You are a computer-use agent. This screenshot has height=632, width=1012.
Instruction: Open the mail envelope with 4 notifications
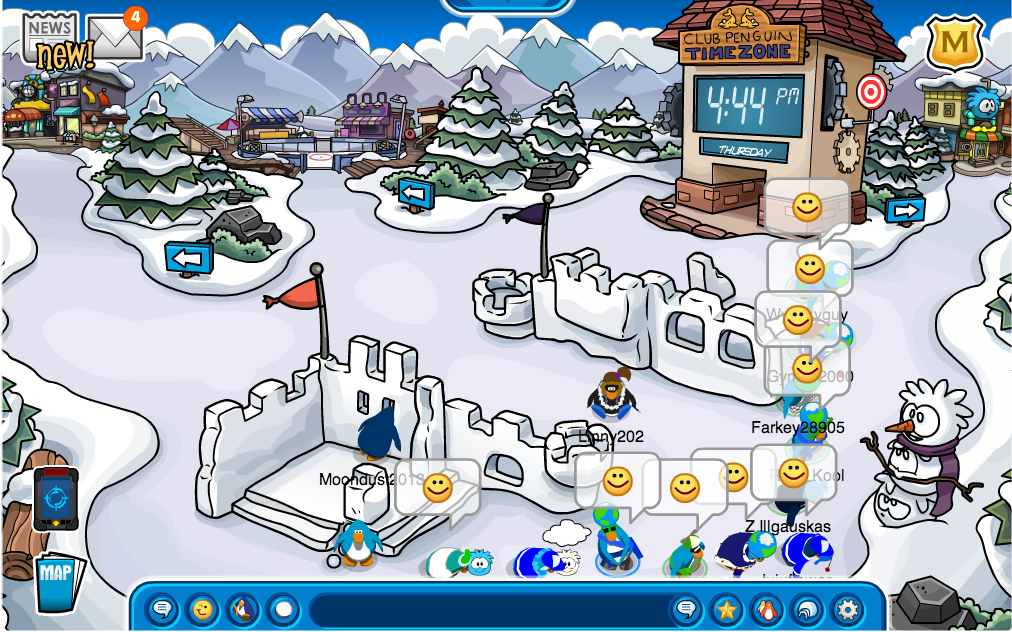pyautogui.click(x=114, y=37)
